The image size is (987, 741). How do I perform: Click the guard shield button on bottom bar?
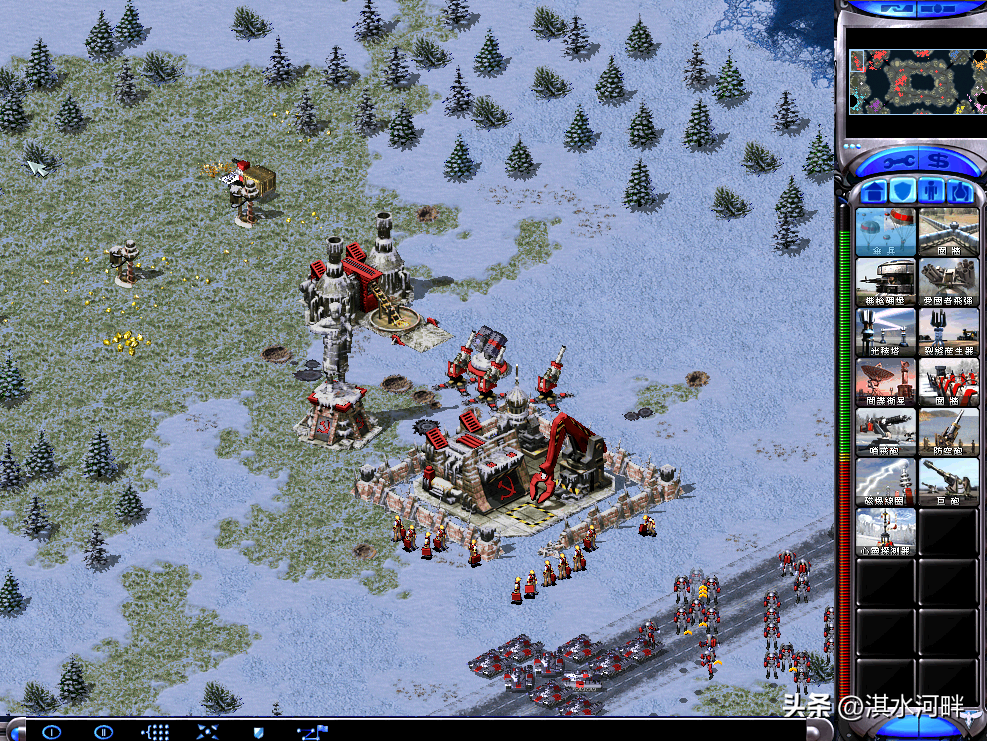click(x=257, y=732)
